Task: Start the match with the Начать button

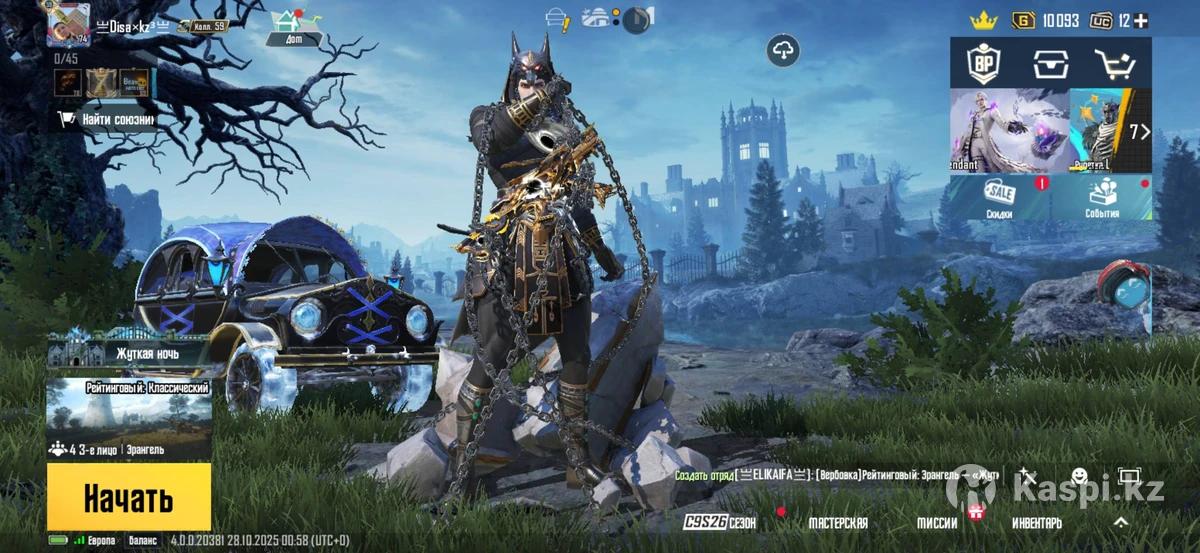Action: 128,497
